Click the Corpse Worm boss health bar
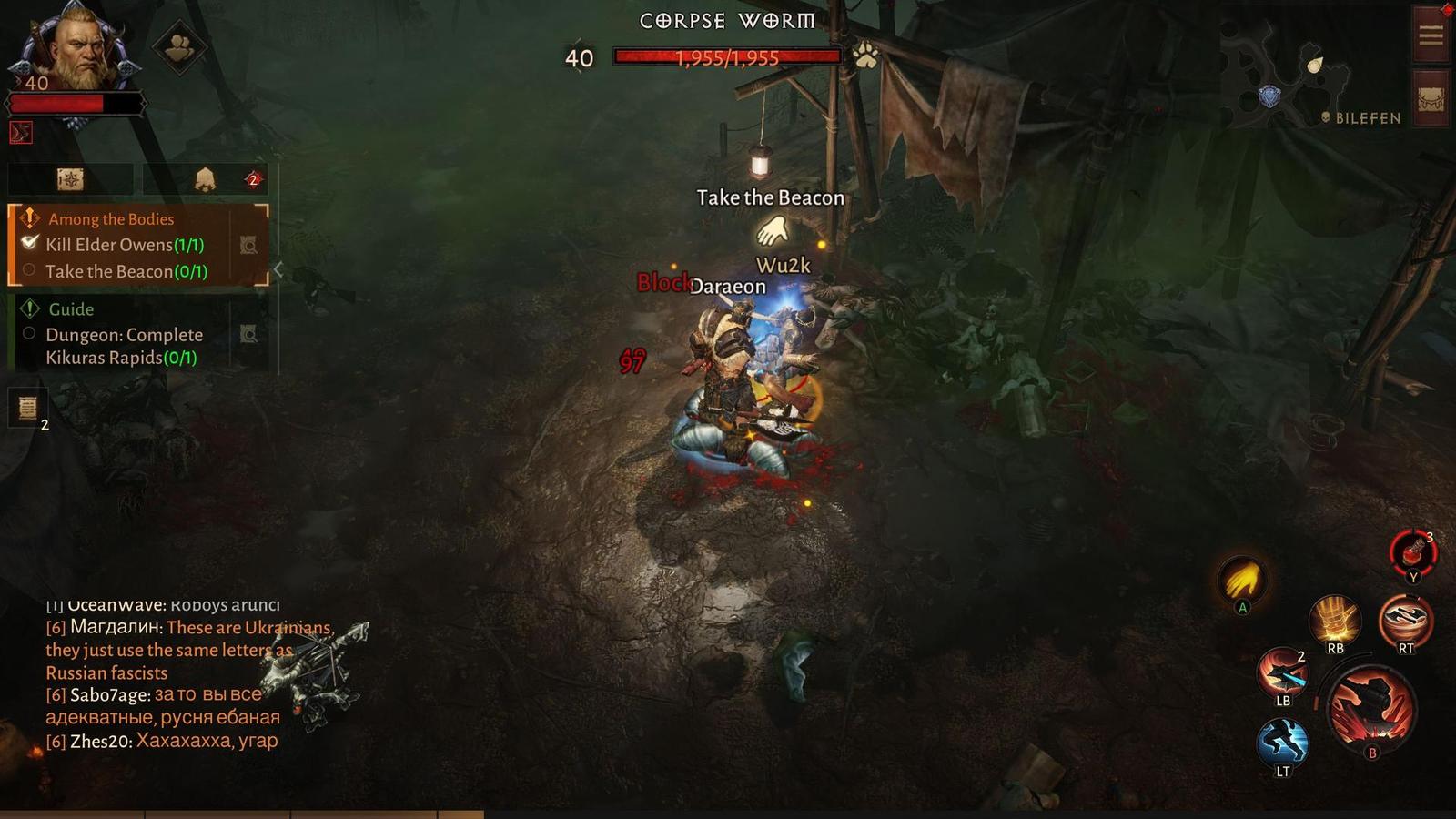The width and height of the screenshot is (1456, 819). [728, 58]
